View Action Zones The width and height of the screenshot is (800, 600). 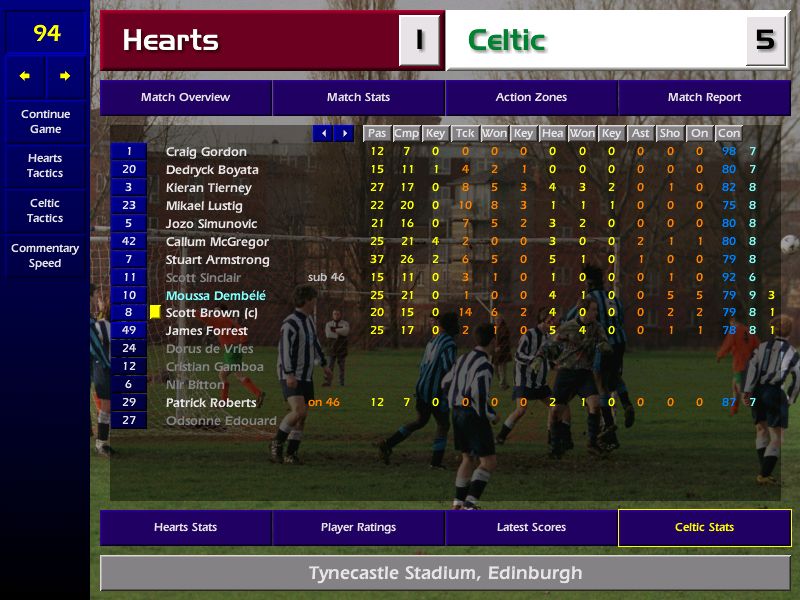pyautogui.click(x=531, y=98)
